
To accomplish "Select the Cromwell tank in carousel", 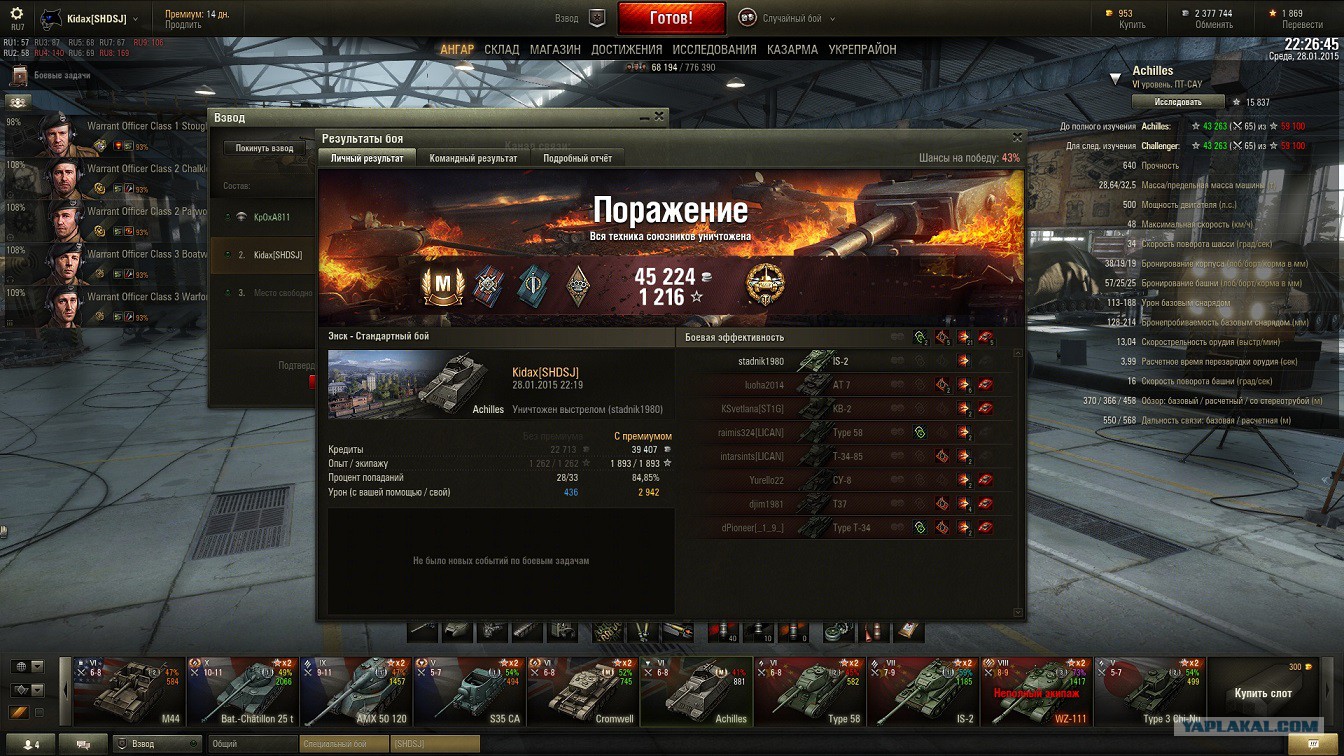I will (x=583, y=691).
